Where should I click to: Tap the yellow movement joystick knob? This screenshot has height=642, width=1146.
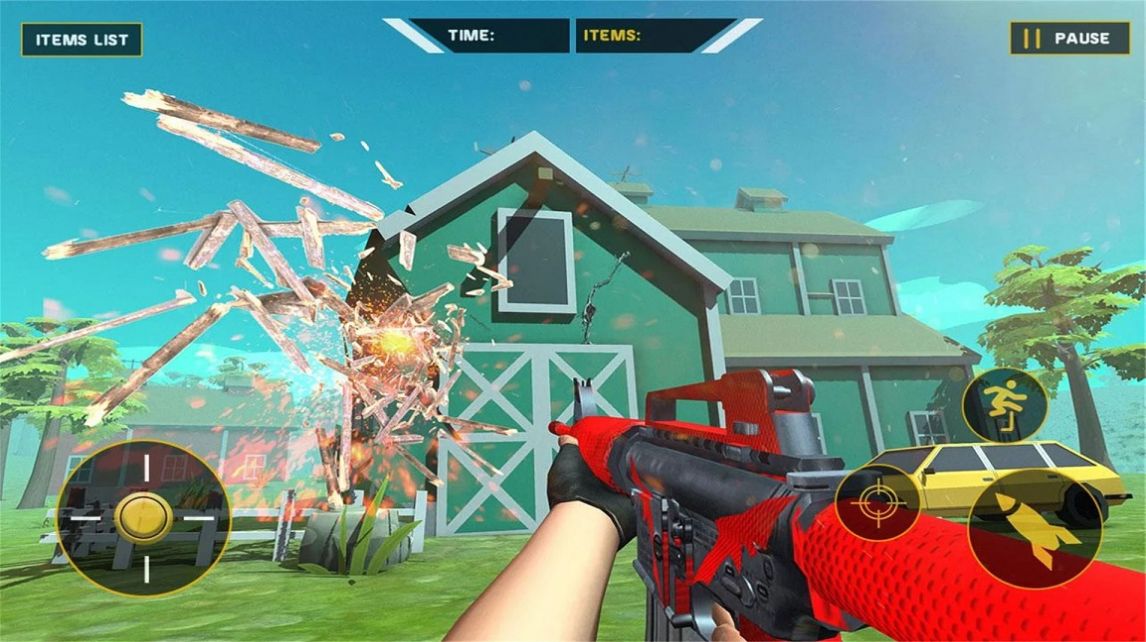coord(144,517)
